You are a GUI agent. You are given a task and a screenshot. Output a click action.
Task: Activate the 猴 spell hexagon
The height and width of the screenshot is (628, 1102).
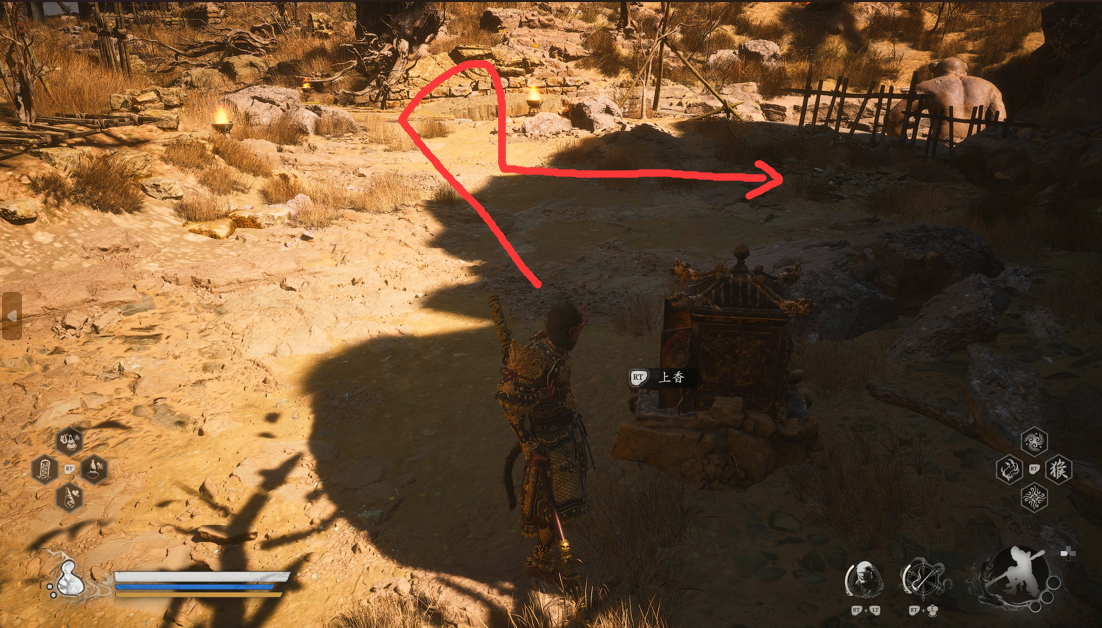pos(1058,469)
